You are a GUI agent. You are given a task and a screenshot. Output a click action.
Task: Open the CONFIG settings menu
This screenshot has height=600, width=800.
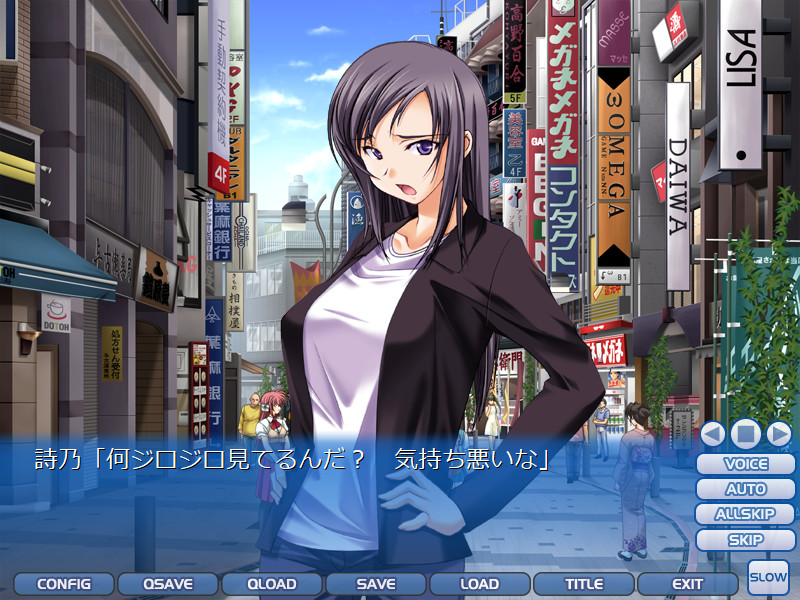pyautogui.click(x=64, y=584)
